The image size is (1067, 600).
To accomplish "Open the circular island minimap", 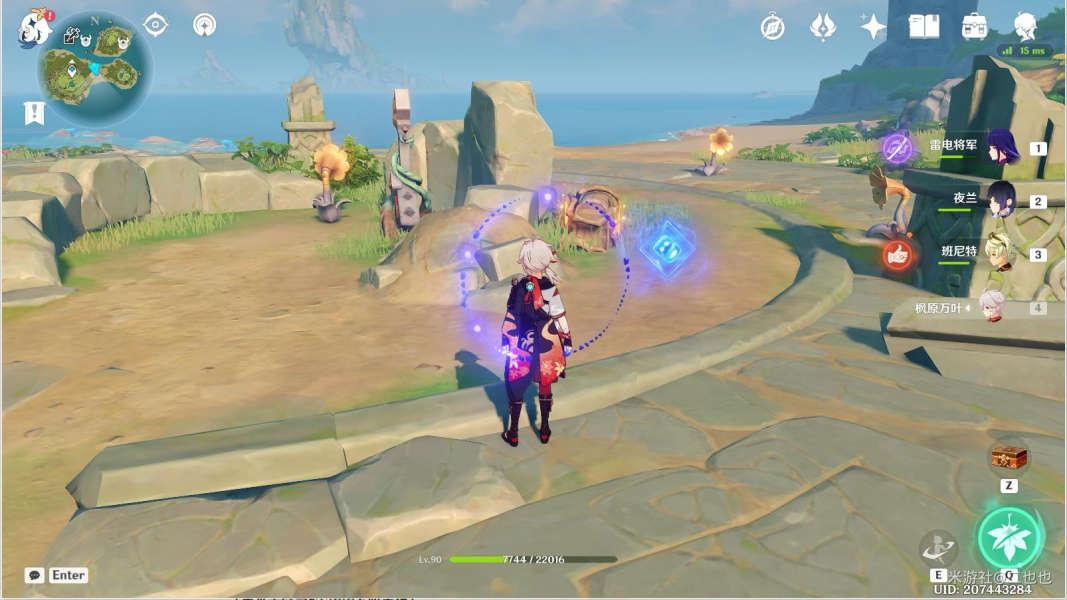I will (x=96, y=68).
